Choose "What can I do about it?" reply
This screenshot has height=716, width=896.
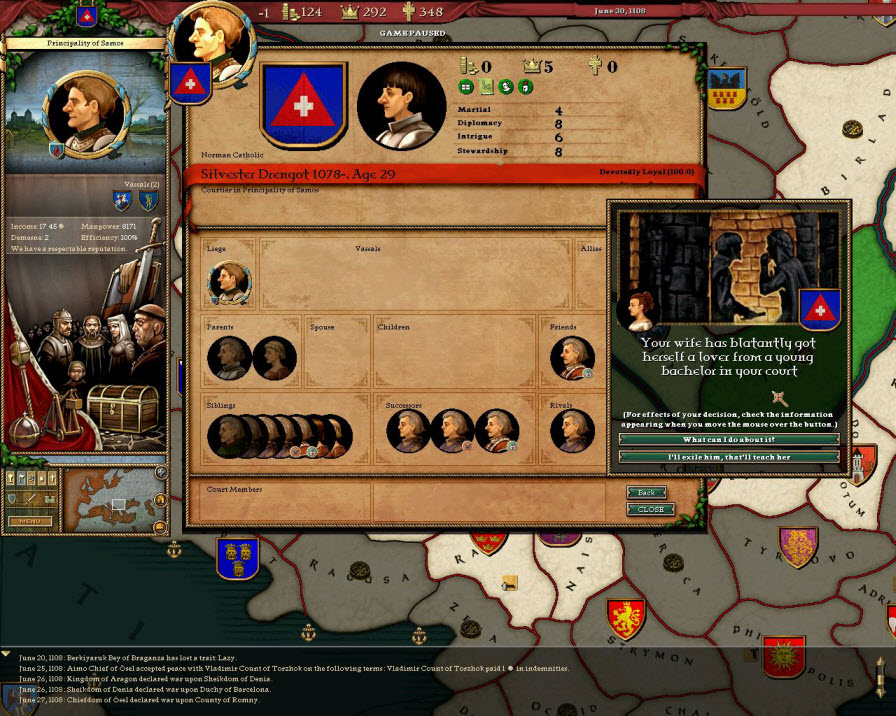pyautogui.click(x=729, y=439)
